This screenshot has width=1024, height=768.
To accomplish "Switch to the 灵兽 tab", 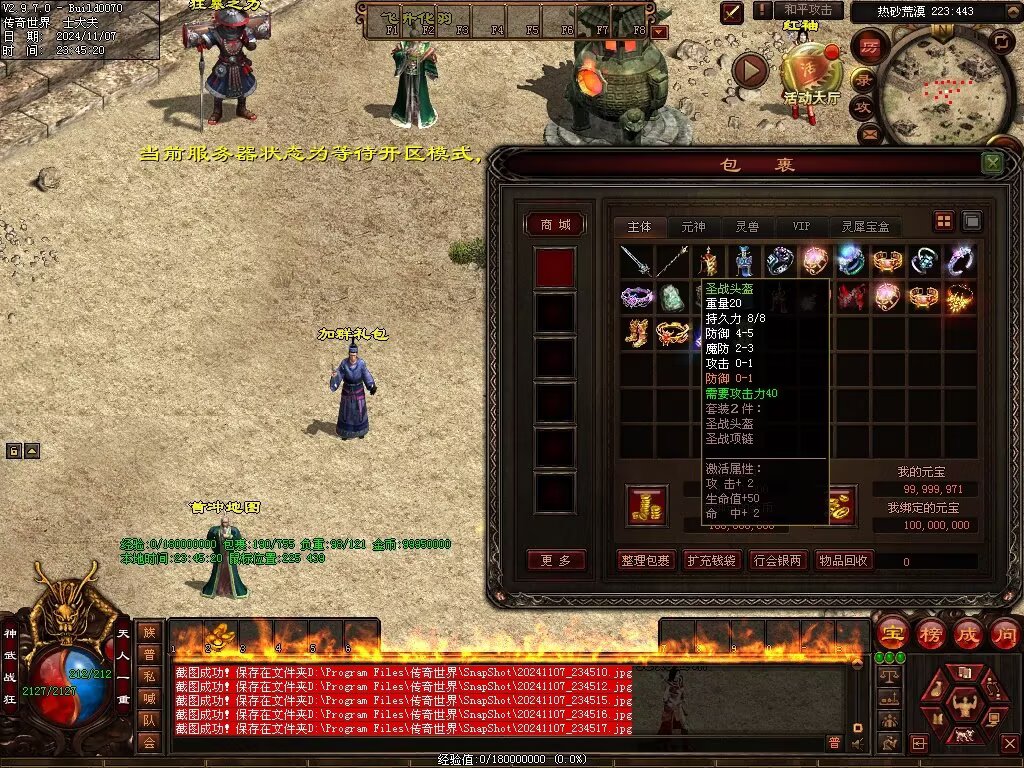I will (747, 227).
